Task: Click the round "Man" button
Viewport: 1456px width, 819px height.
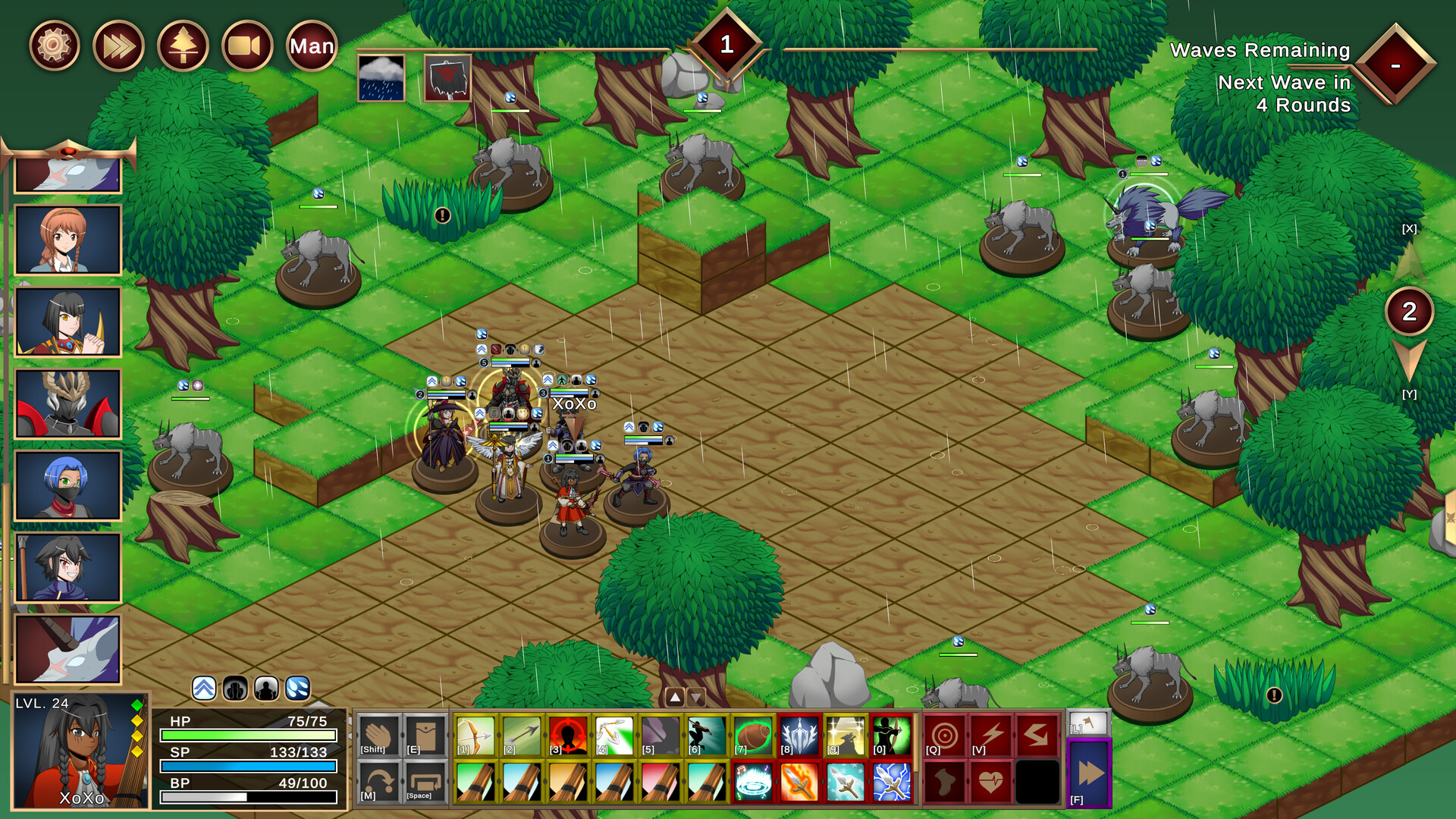Action: tap(312, 46)
